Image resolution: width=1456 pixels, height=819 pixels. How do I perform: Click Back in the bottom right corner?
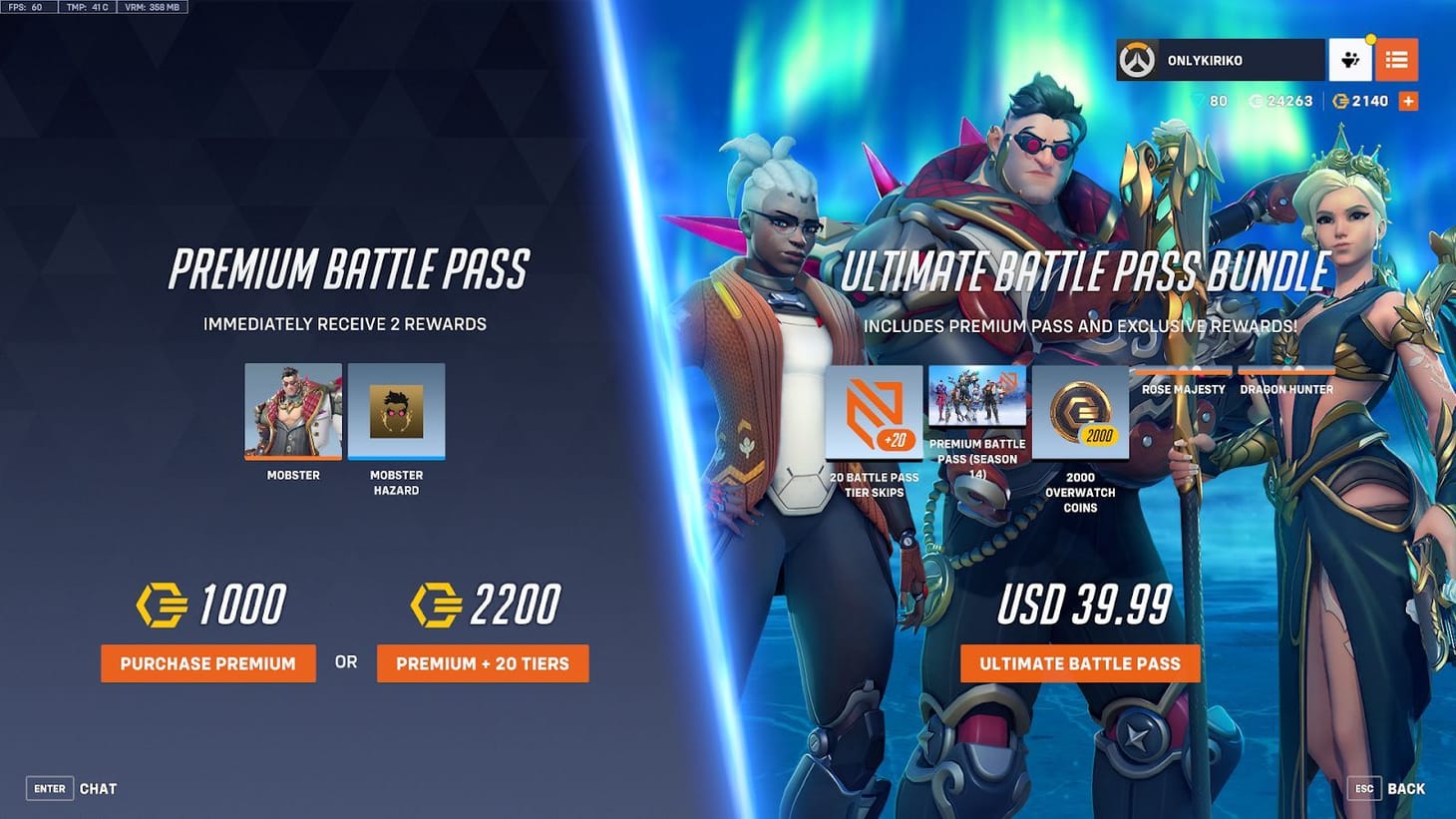coord(1407,788)
